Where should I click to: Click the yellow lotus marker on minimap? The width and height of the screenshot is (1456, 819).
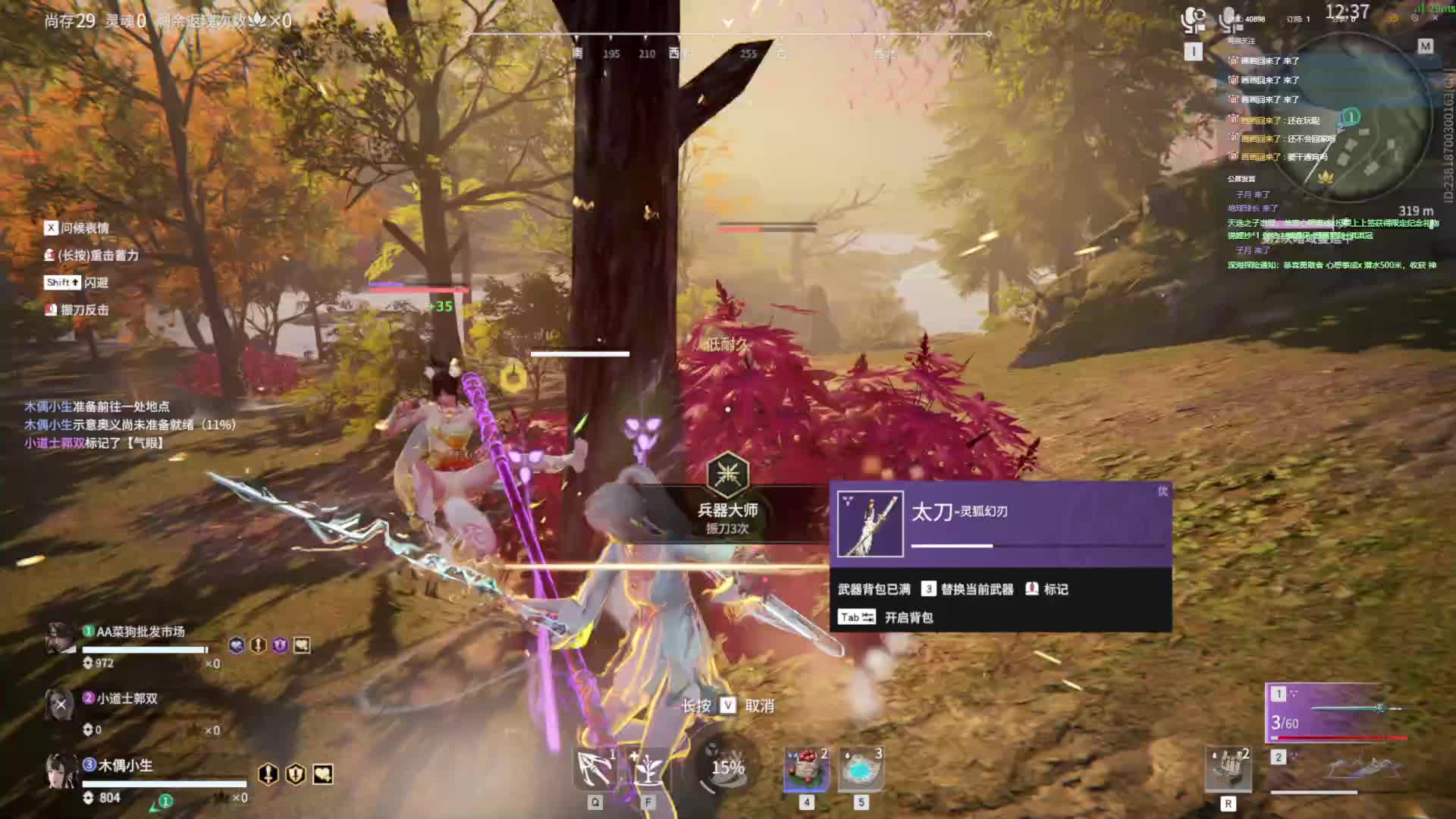pos(1325,178)
